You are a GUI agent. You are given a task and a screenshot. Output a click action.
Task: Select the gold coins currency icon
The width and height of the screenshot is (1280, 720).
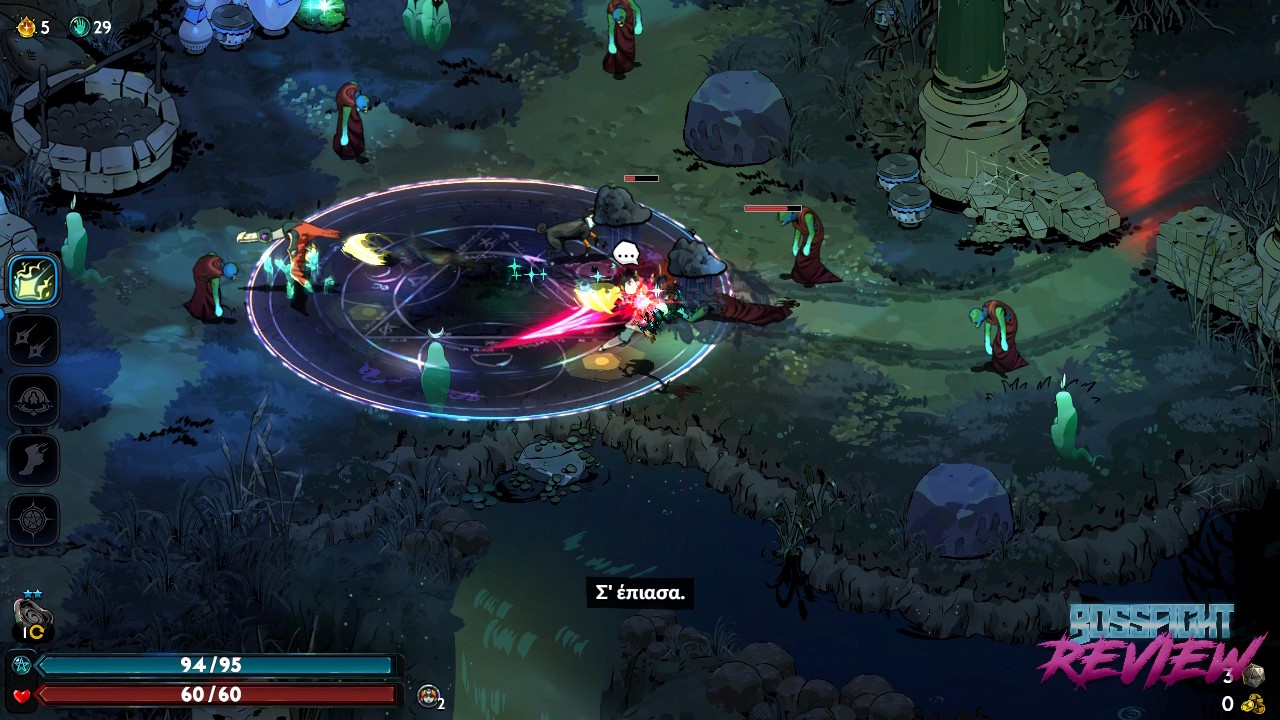point(1252,704)
